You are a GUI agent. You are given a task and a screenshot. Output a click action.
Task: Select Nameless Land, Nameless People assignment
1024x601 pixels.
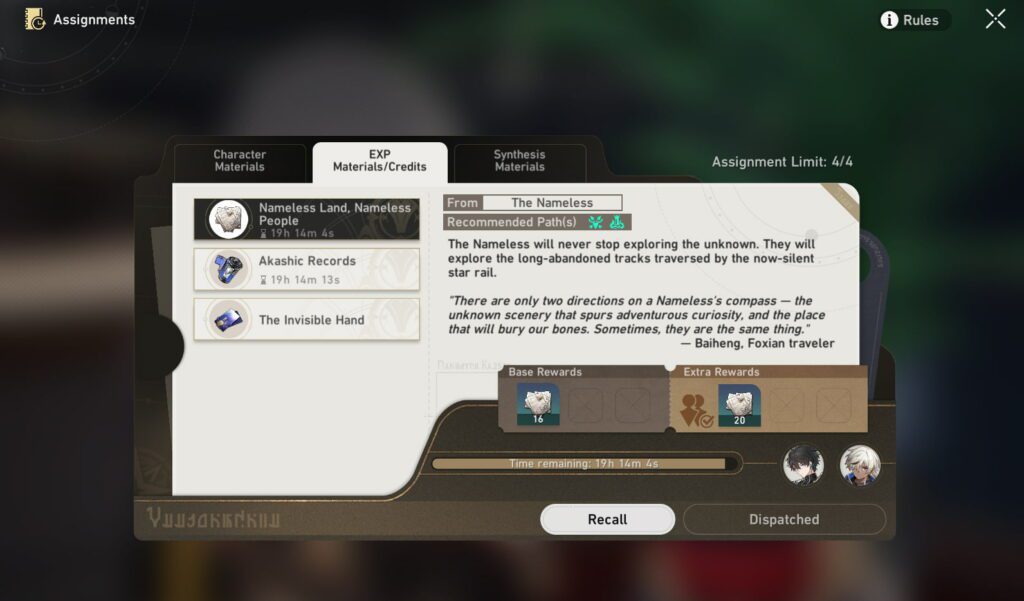[x=307, y=219]
